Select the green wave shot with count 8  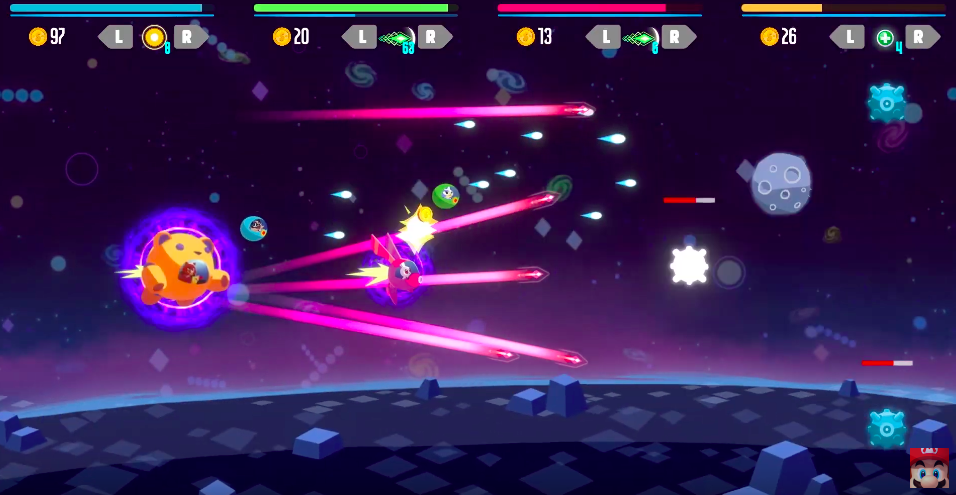click(x=640, y=38)
